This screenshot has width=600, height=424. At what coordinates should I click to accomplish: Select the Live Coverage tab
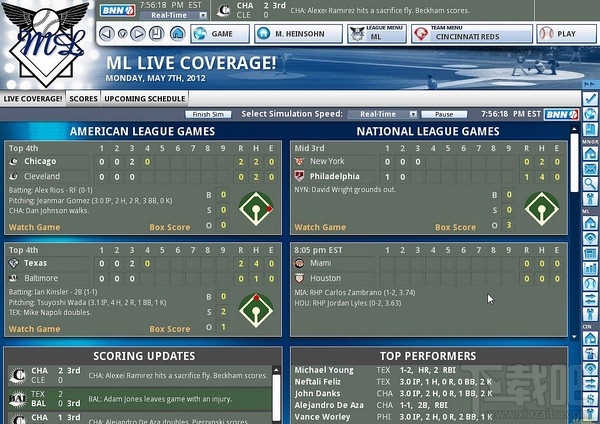click(x=33, y=98)
